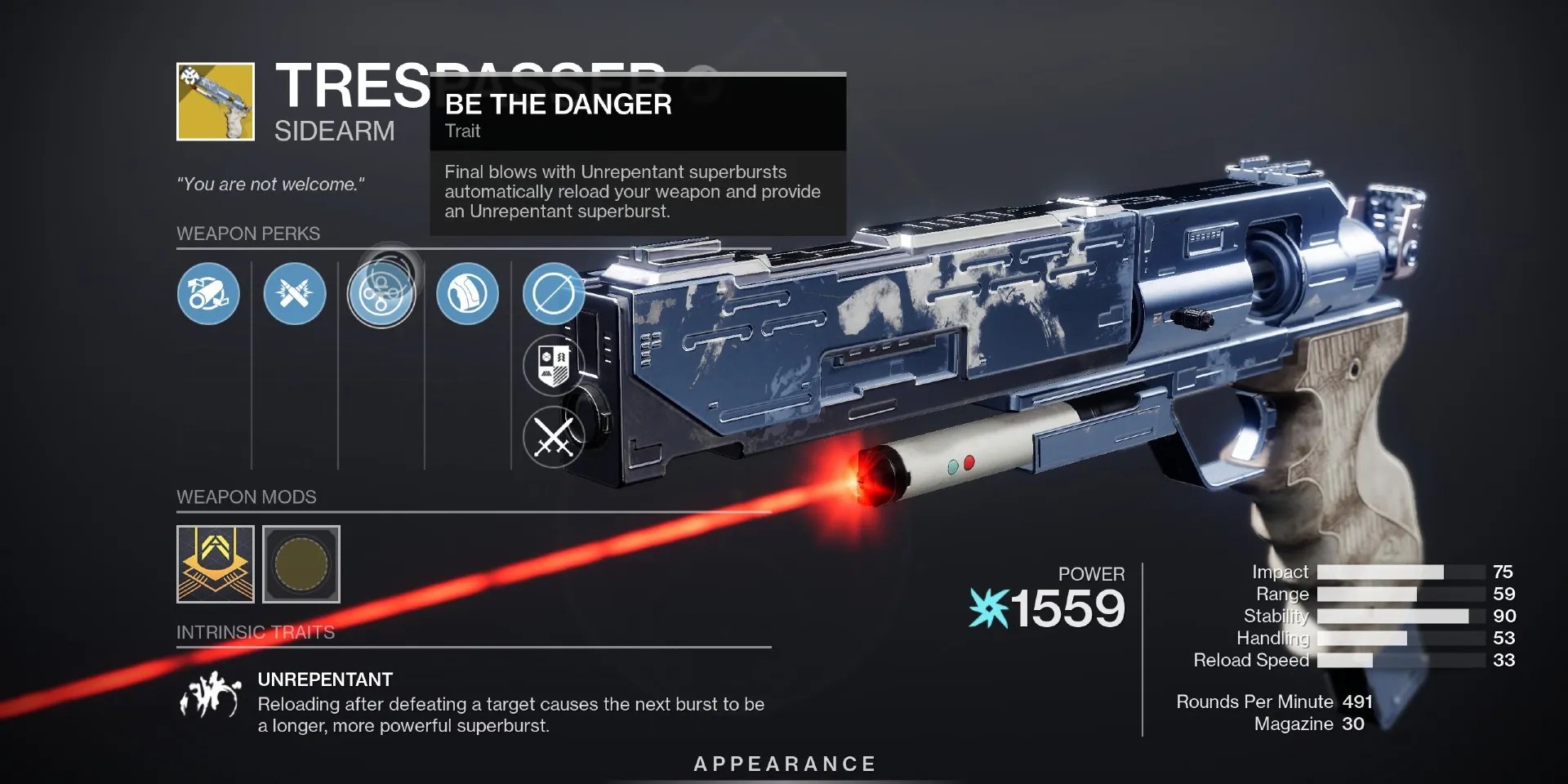Open the APPEARANCE tab at the bottom
This screenshot has height=784, width=1568.
pos(783,764)
